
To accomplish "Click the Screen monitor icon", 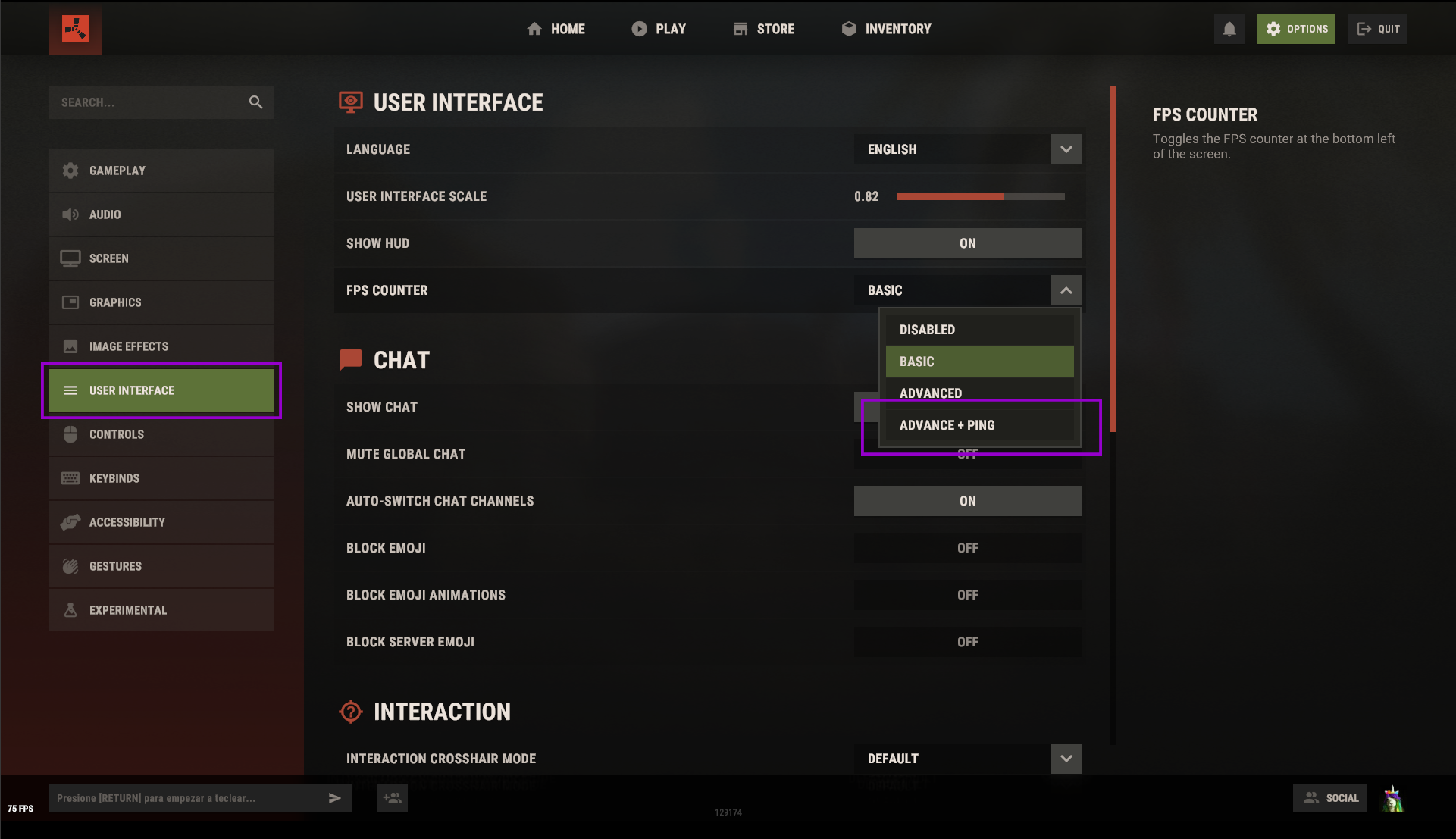I will pyautogui.click(x=70, y=258).
